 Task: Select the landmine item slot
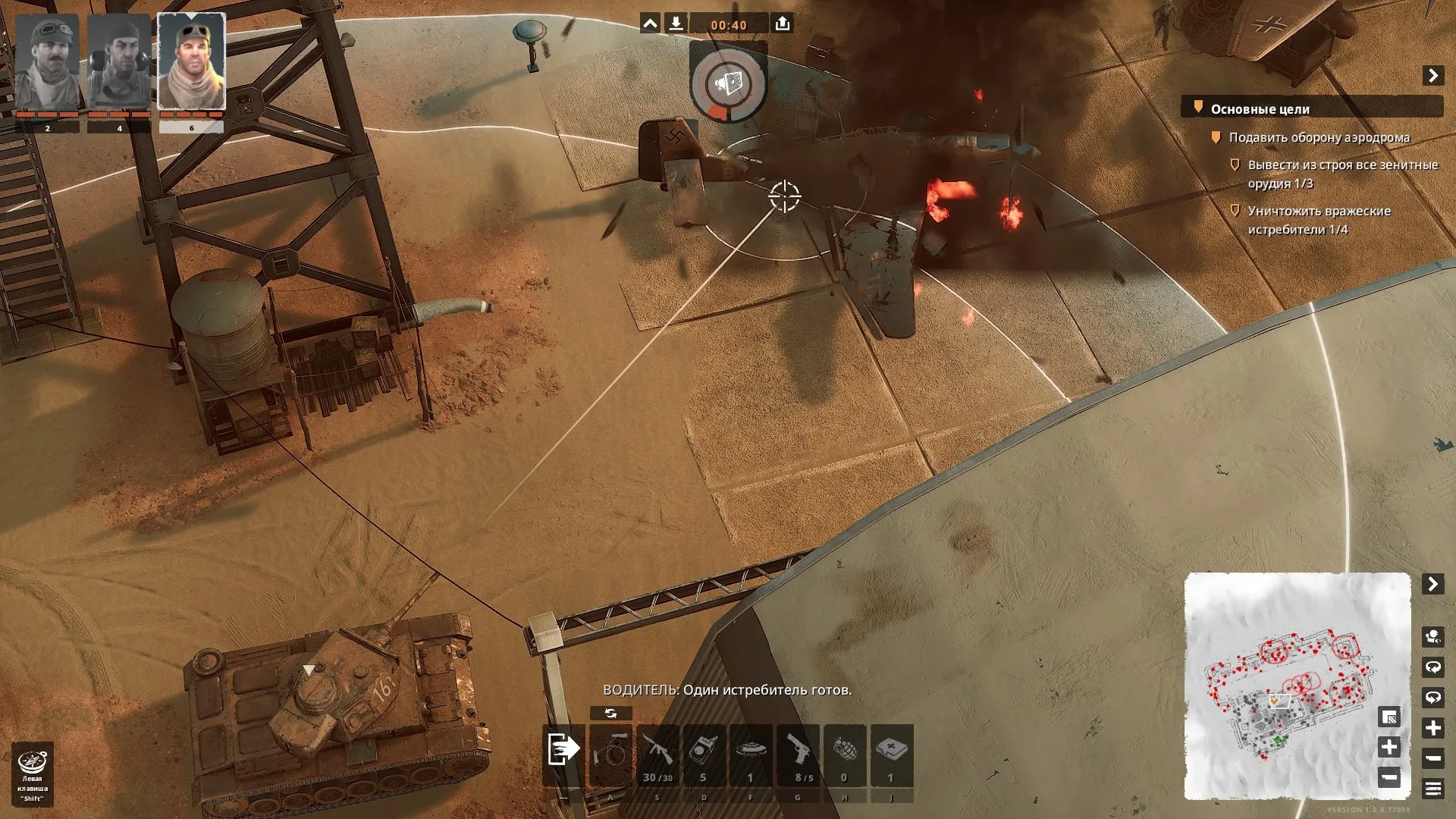pyautogui.click(x=751, y=756)
